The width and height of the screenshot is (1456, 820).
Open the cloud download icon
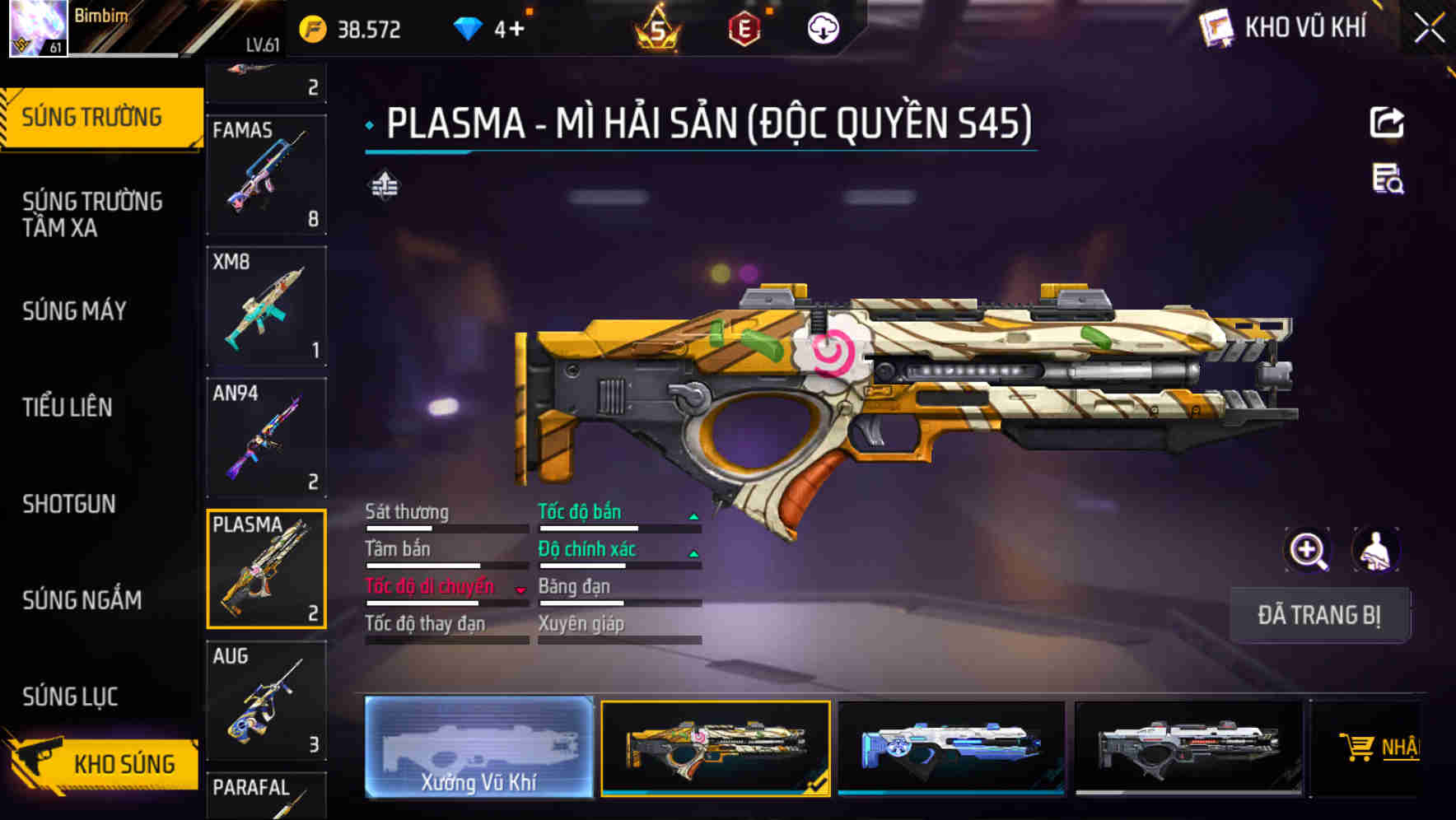[x=821, y=29]
